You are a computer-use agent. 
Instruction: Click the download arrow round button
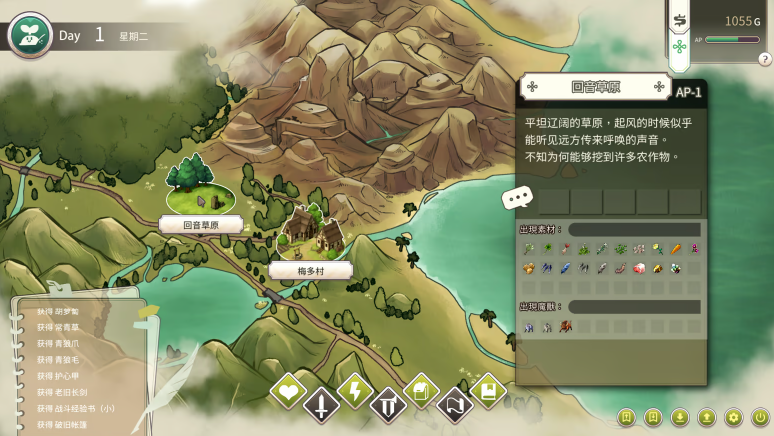tap(680, 416)
